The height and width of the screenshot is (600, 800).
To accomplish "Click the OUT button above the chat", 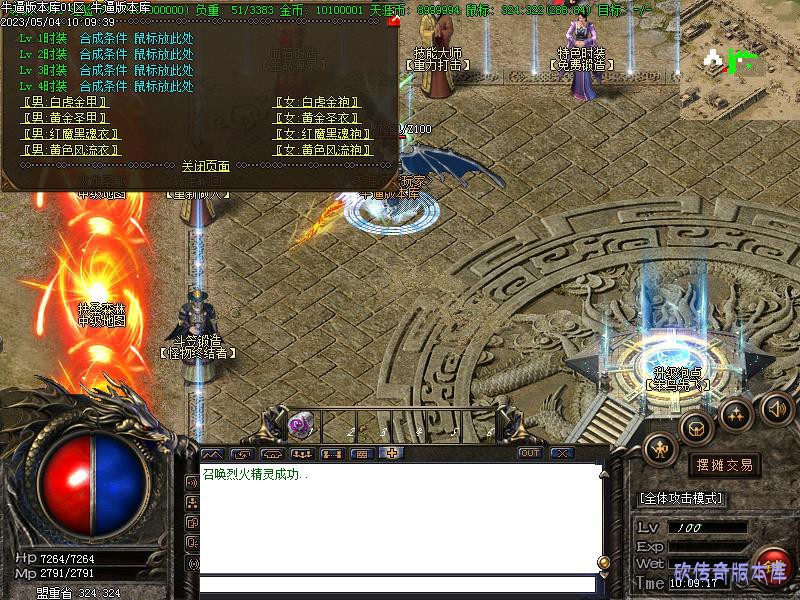I will pos(530,453).
